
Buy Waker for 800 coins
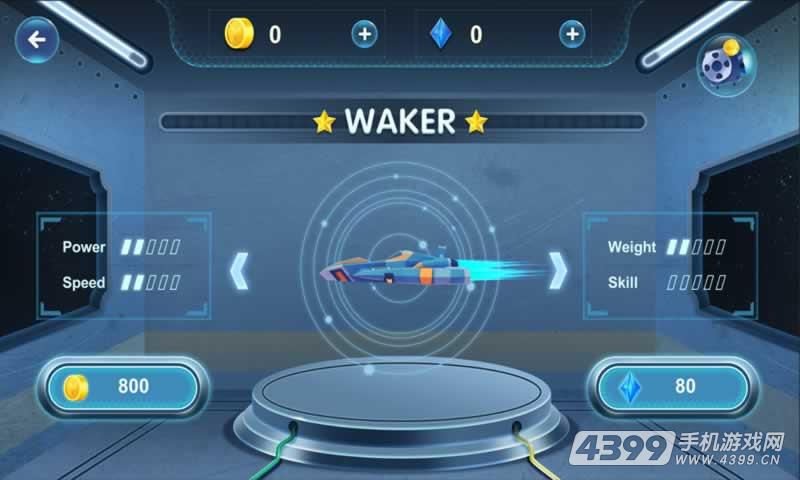pyautogui.click(x=123, y=387)
